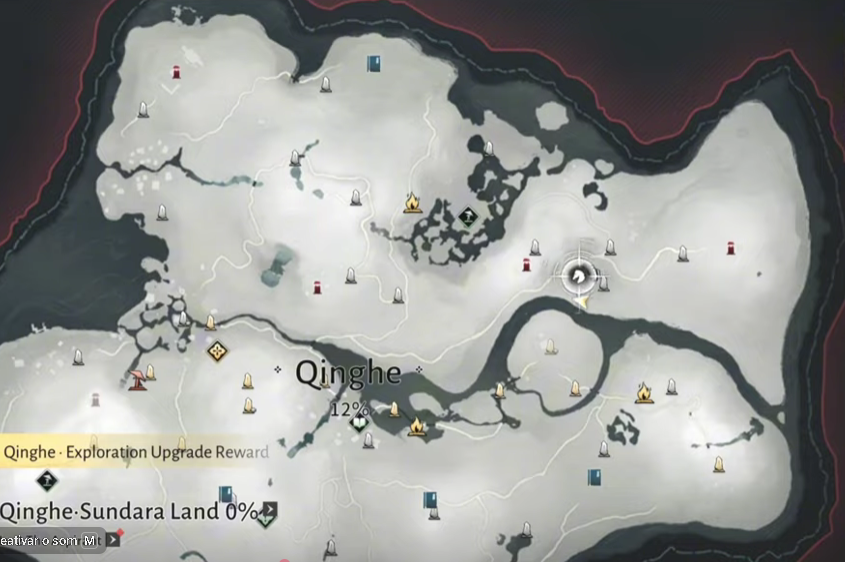Click the gold diamond flower map marker

217,350
